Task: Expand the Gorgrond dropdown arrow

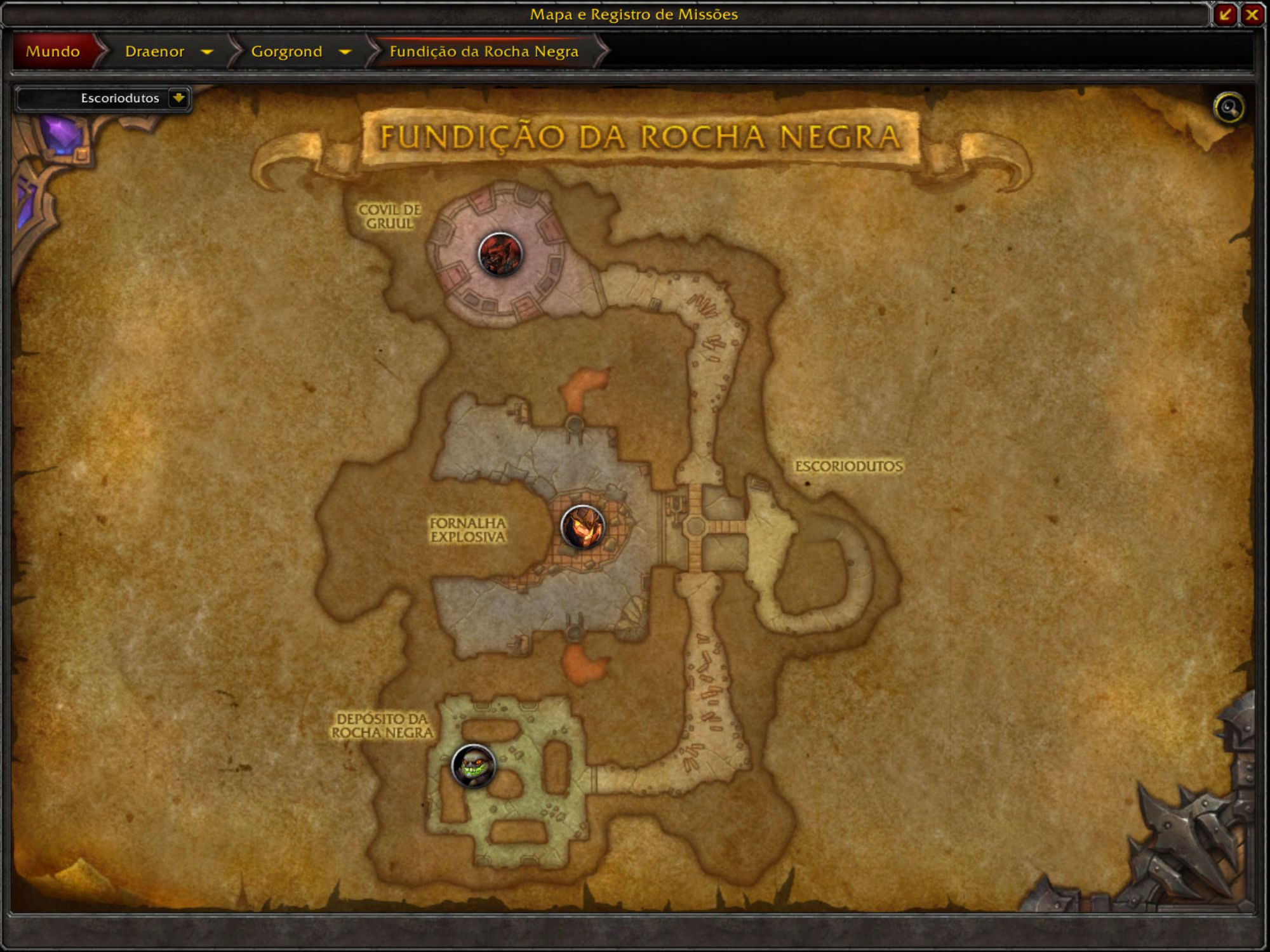Action: coord(345,51)
